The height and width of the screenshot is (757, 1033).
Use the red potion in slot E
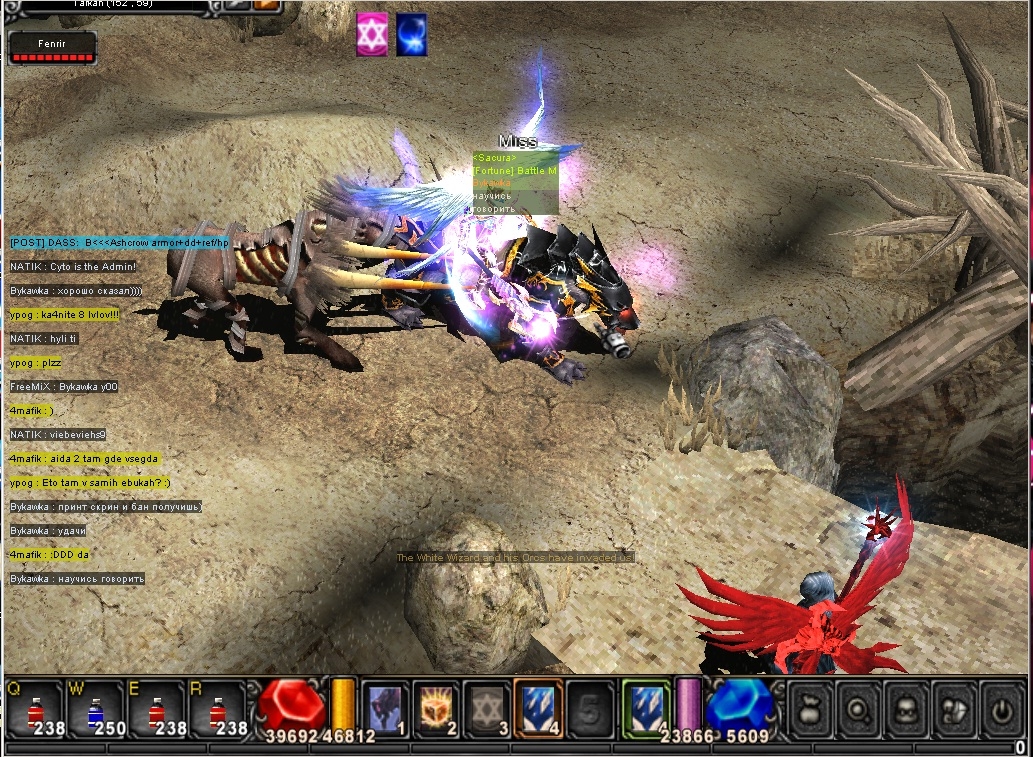(x=155, y=710)
